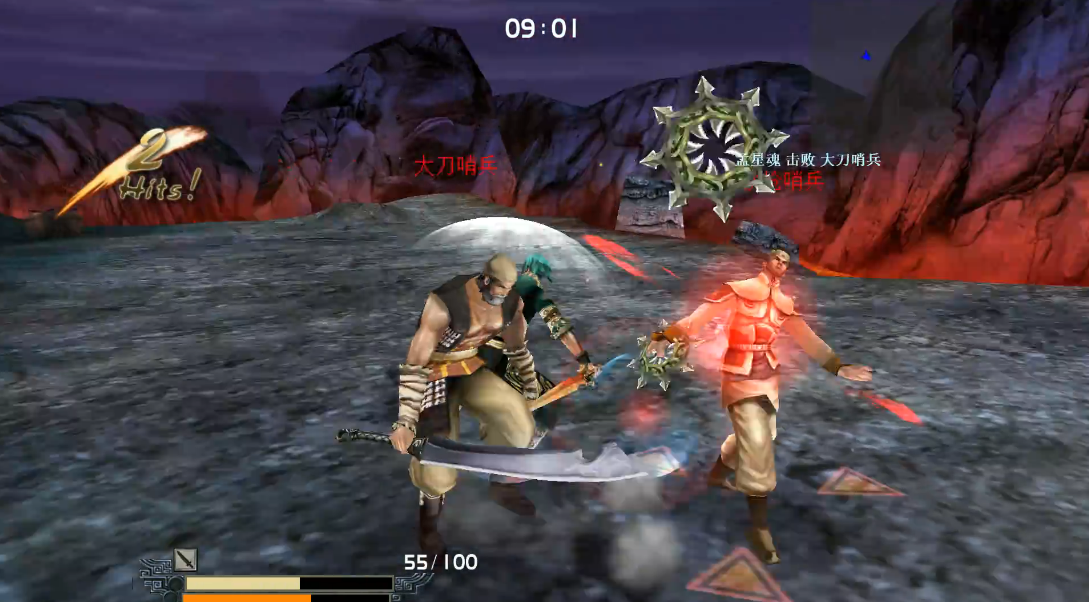This screenshot has width=1089, height=602.
Task: Select the sword weapon icon
Action: click(x=186, y=560)
